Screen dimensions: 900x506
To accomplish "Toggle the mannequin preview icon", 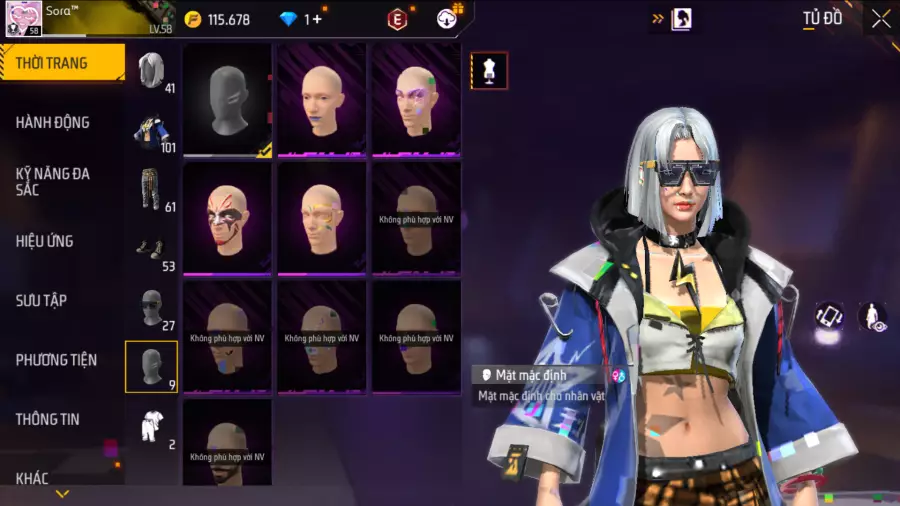I will click(489, 71).
